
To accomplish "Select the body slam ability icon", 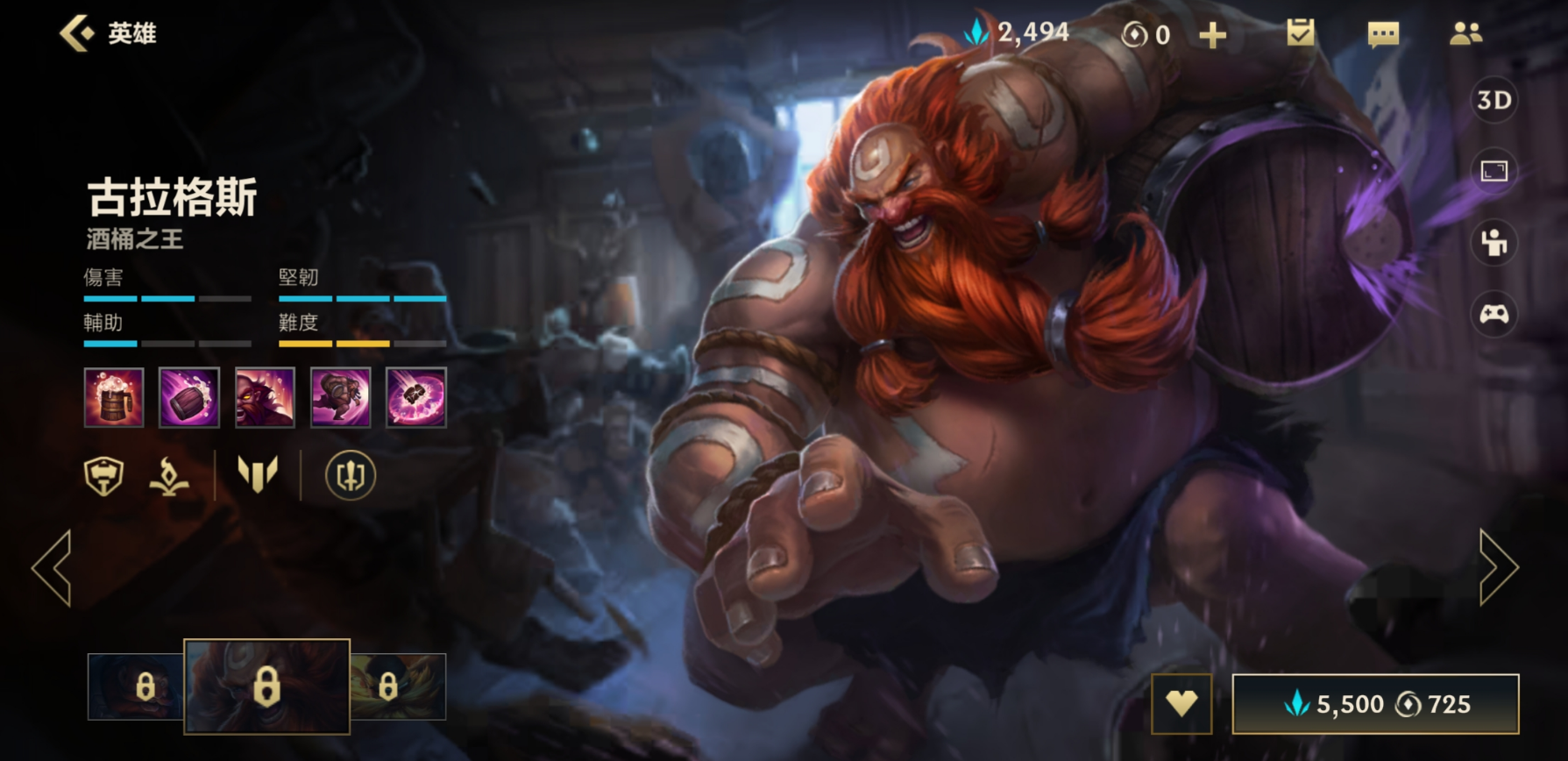I will 341,398.
